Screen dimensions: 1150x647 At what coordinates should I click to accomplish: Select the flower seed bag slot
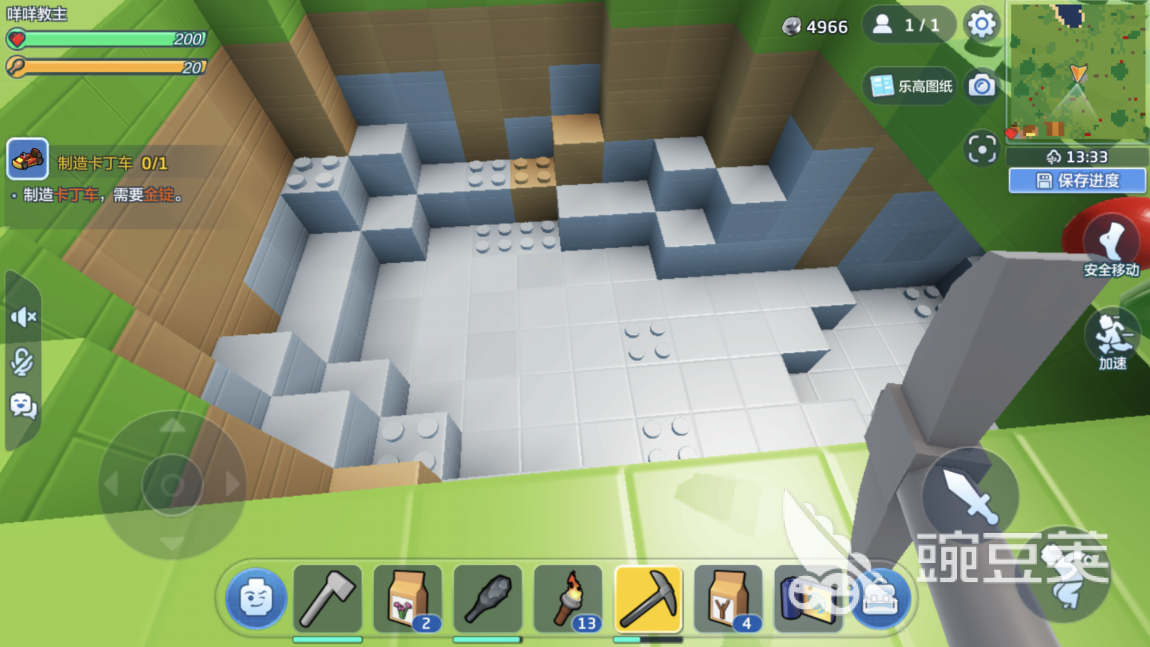pos(407,600)
